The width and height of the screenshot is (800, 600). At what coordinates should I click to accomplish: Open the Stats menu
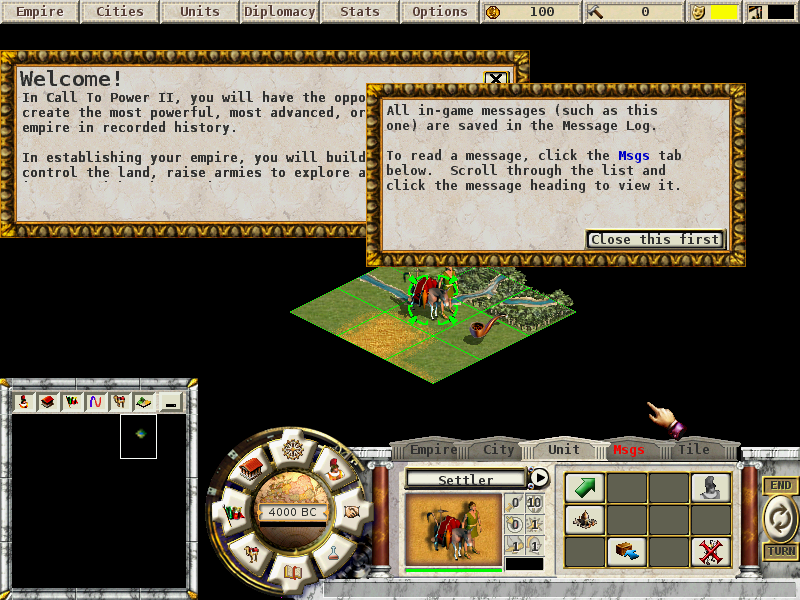click(x=360, y=12)
